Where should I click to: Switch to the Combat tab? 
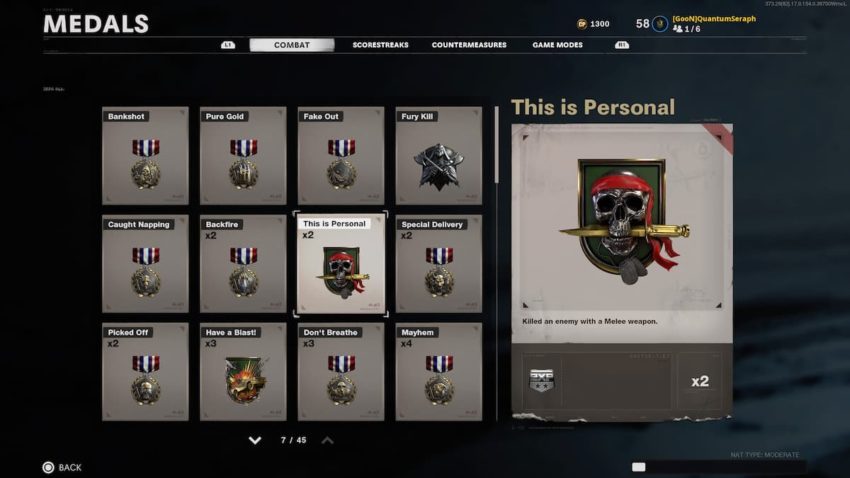(291, 45)
